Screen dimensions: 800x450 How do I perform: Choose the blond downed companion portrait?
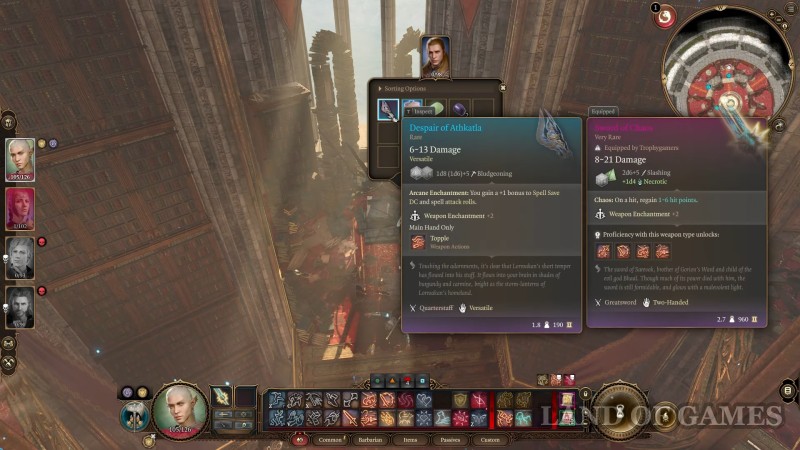20,257
